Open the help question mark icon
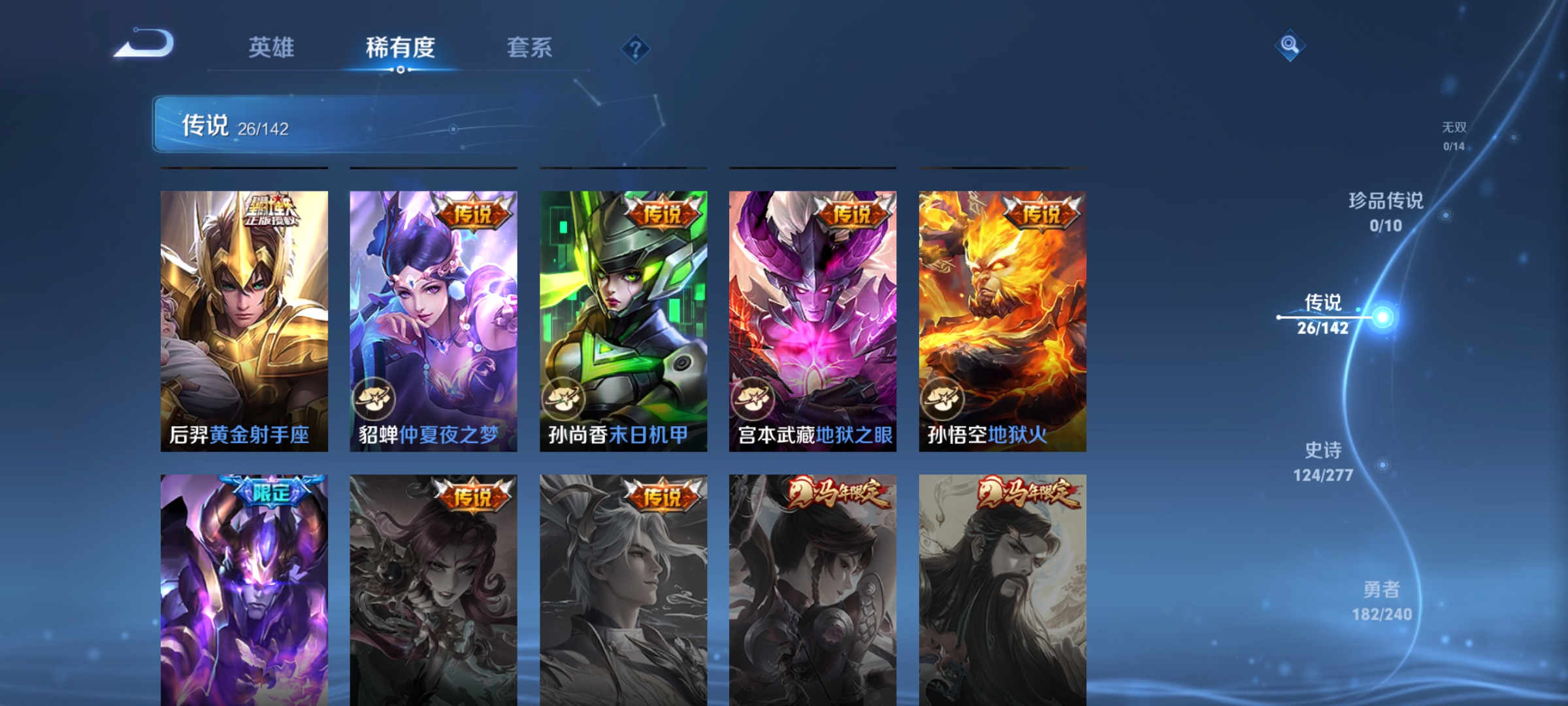The height and width of the screenshot is (706, 1568). click(x=635, y=49)
